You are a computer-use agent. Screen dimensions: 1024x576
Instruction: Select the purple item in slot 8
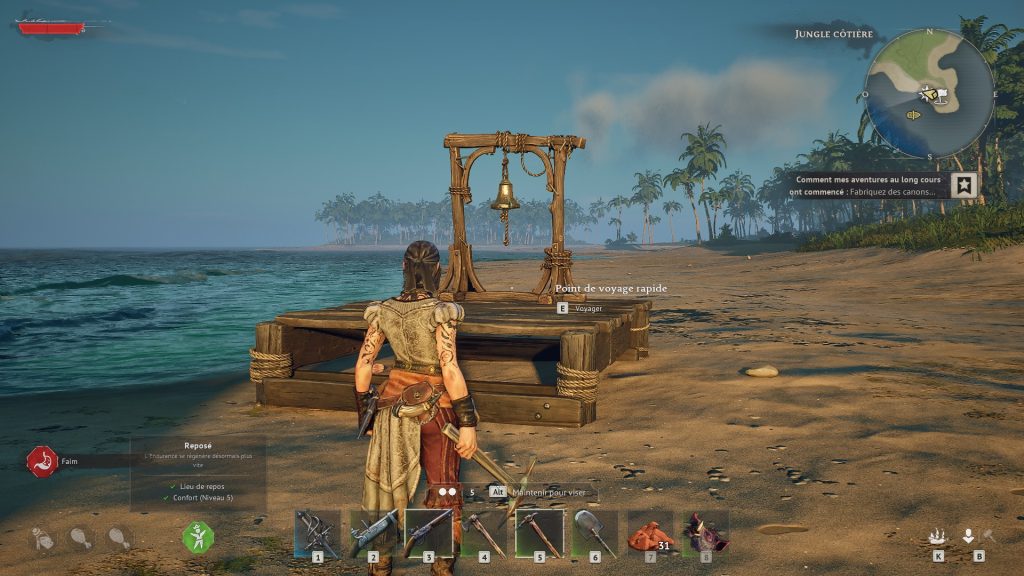(x=706, y=532)
